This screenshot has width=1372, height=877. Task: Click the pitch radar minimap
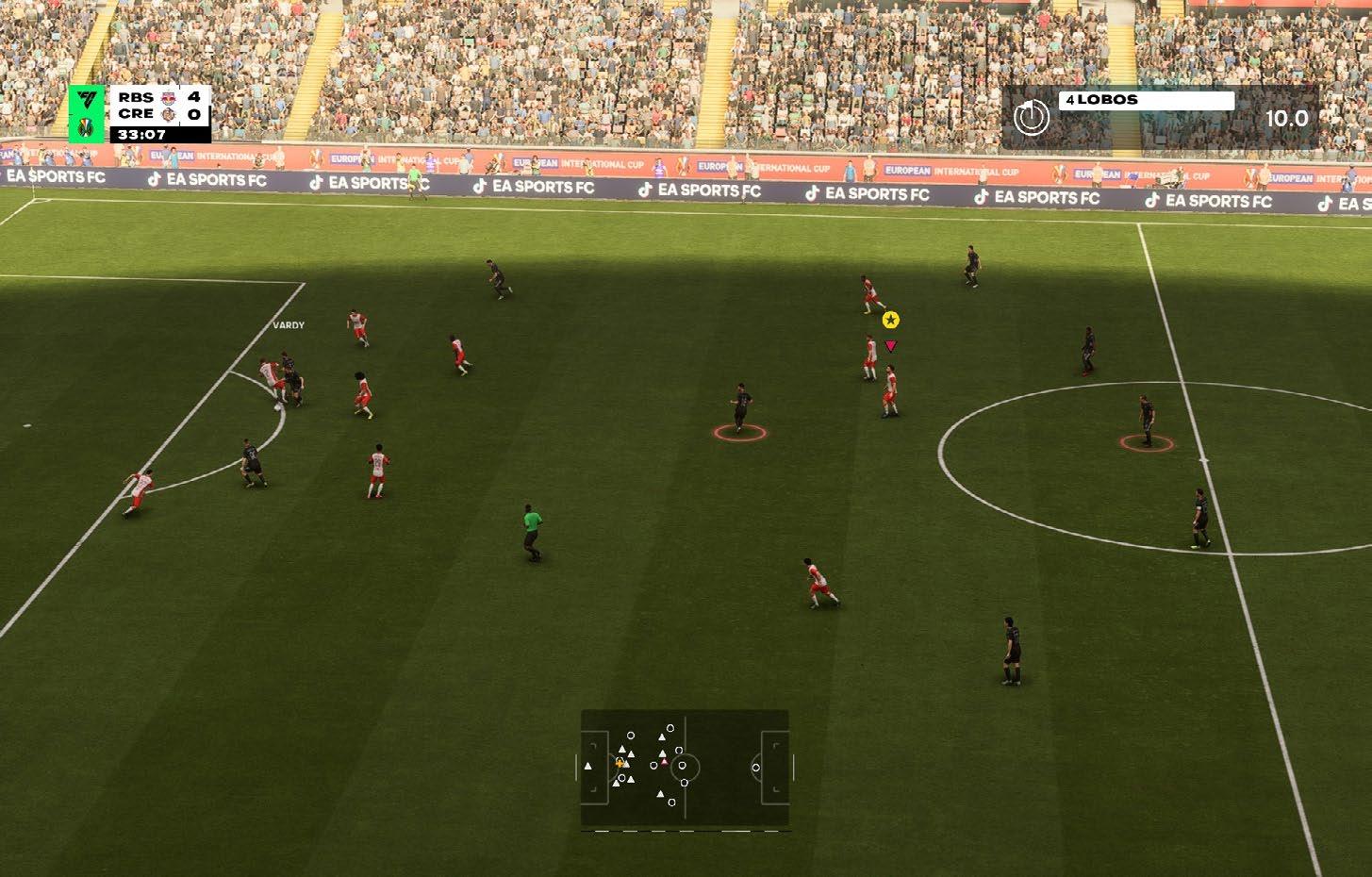[685, 769]
